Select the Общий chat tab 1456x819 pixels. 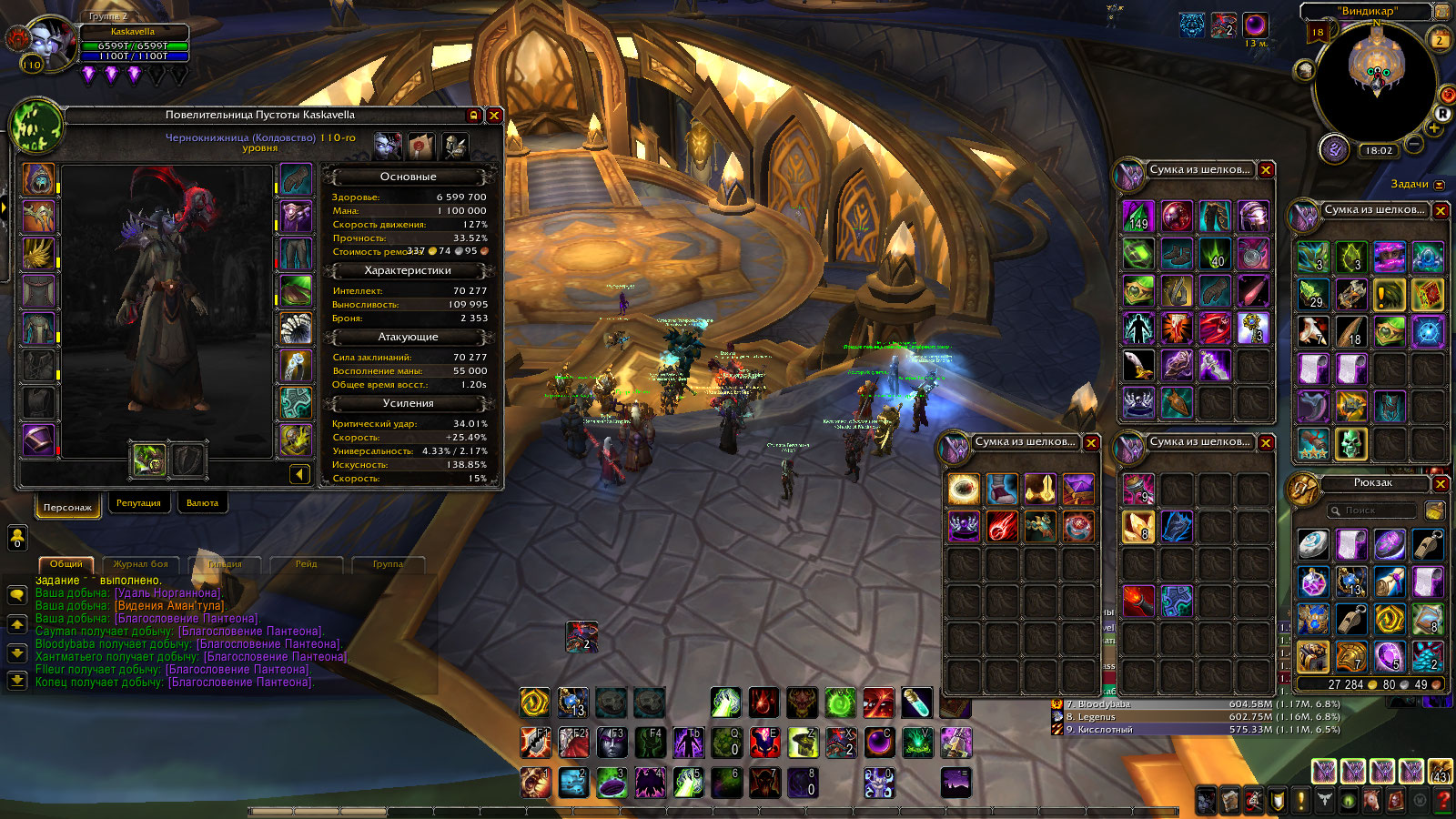pyautogui.click(x=66, y=564)
